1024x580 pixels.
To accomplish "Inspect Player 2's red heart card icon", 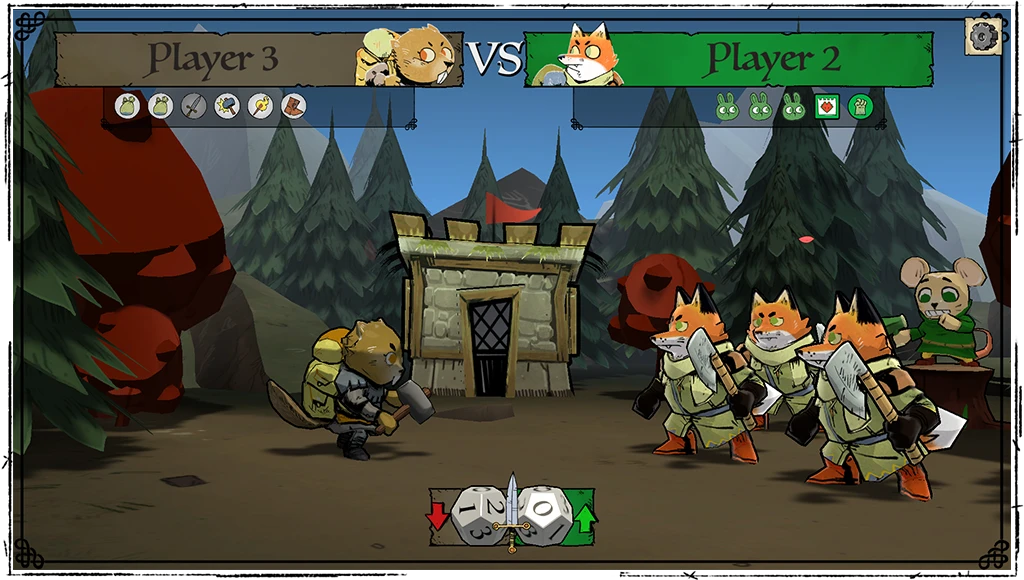I will [x=826, y=106].
